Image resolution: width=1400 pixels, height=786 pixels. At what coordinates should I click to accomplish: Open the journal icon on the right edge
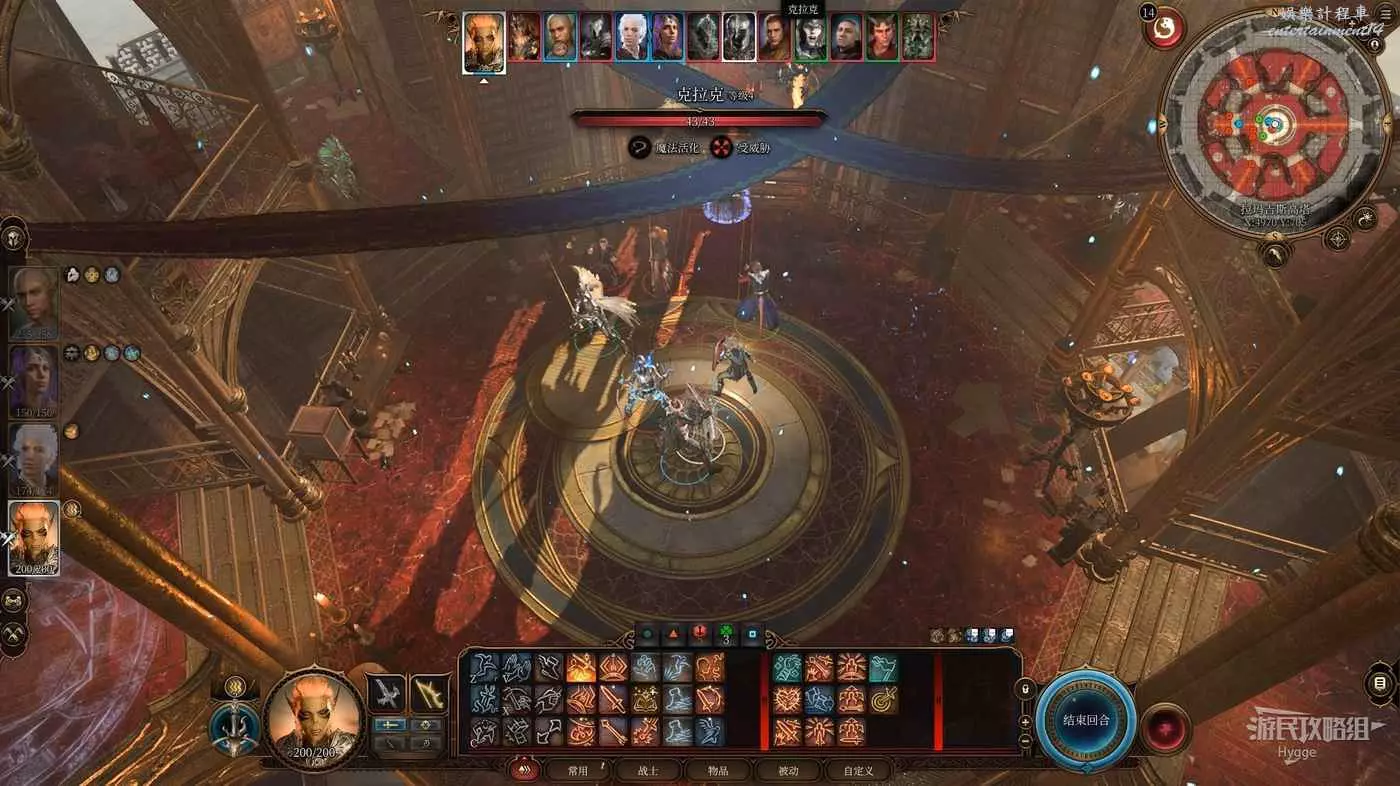click(1380, 685)
